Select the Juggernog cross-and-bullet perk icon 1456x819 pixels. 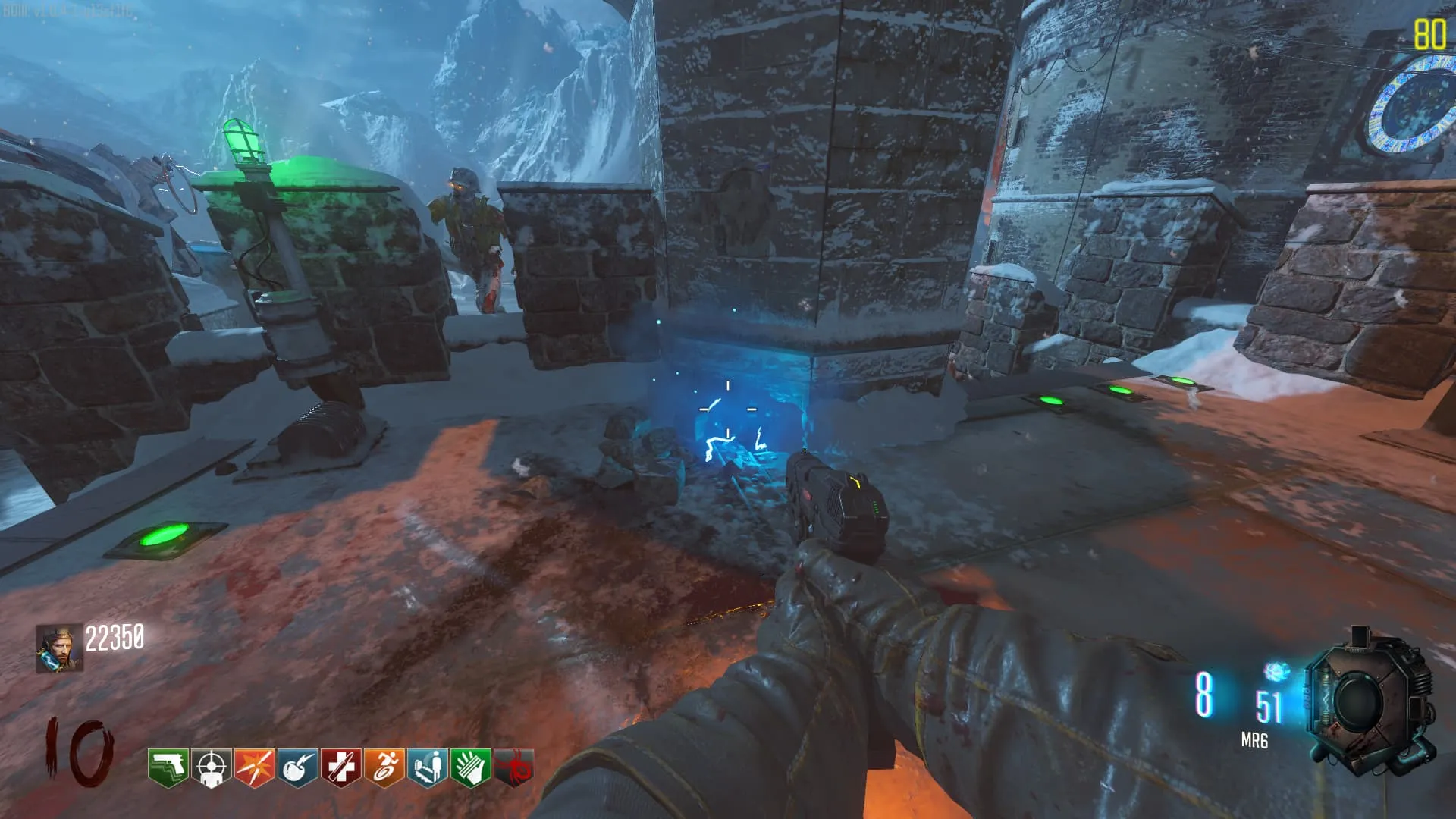(x=340, y=767)
